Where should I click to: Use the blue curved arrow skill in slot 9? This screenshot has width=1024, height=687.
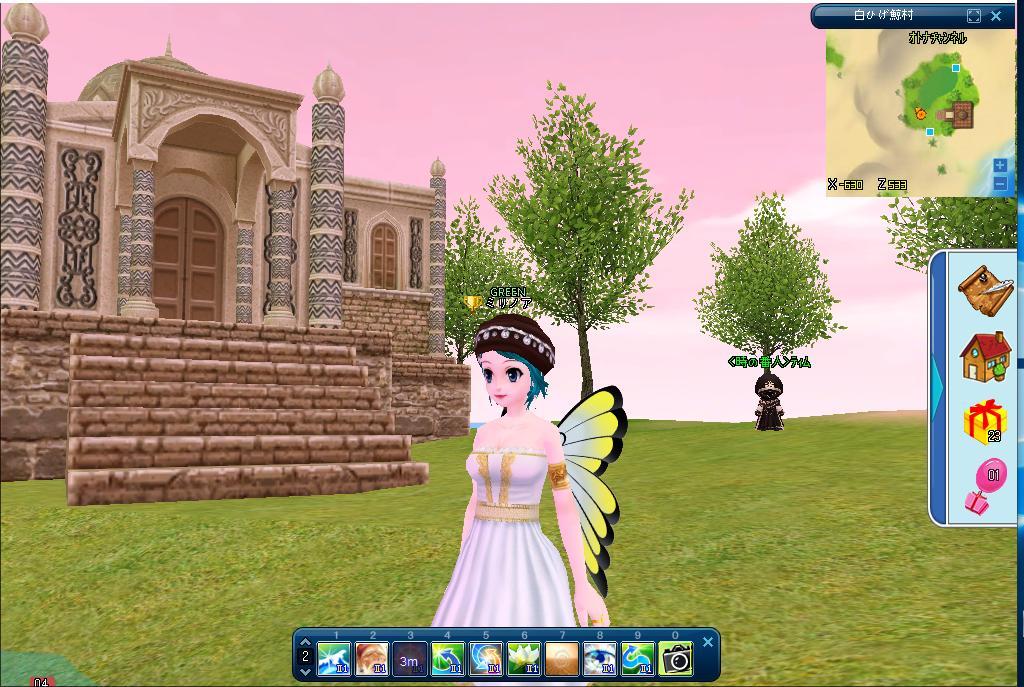(637, 659)
